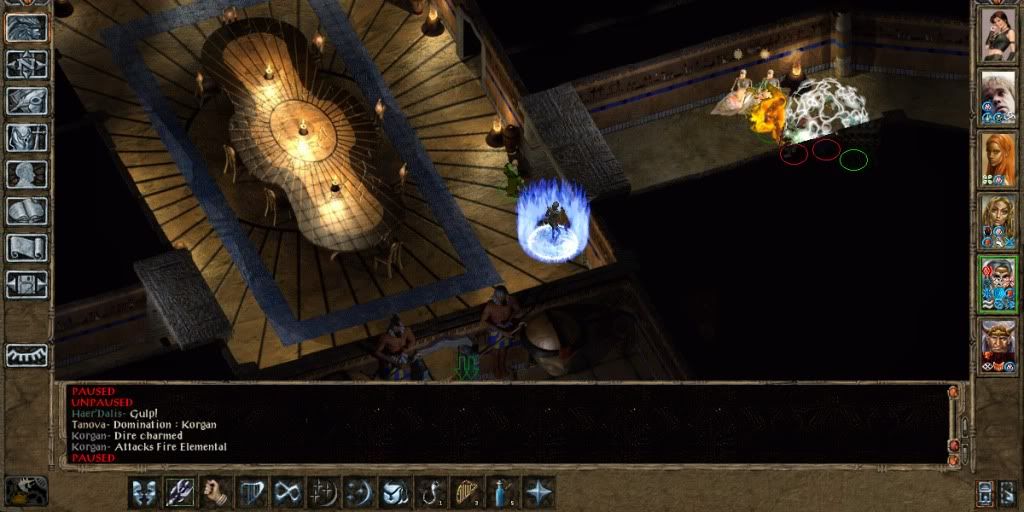This screenshot has width=1024, height=512.
Task: Select the orange-haired woman's portrait
Action: 997,160
